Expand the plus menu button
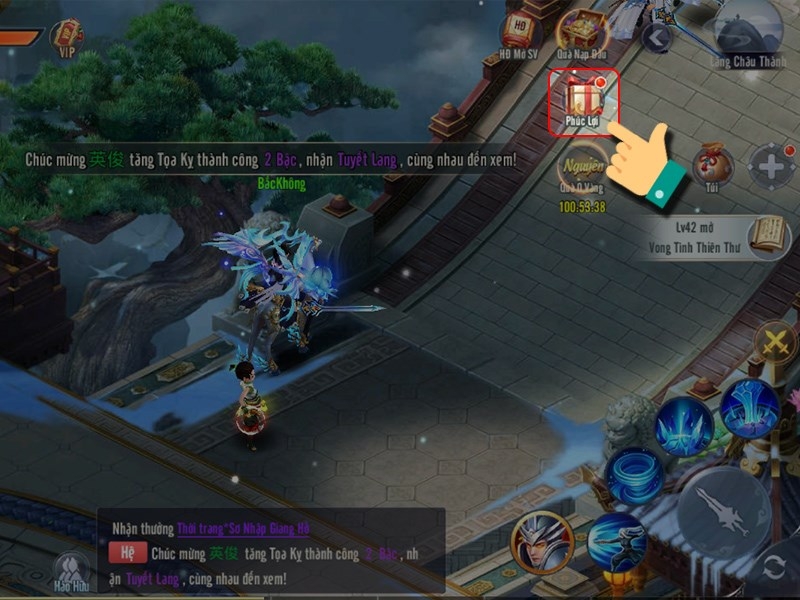Screen dimensions: 800x600 click(773, 166)
